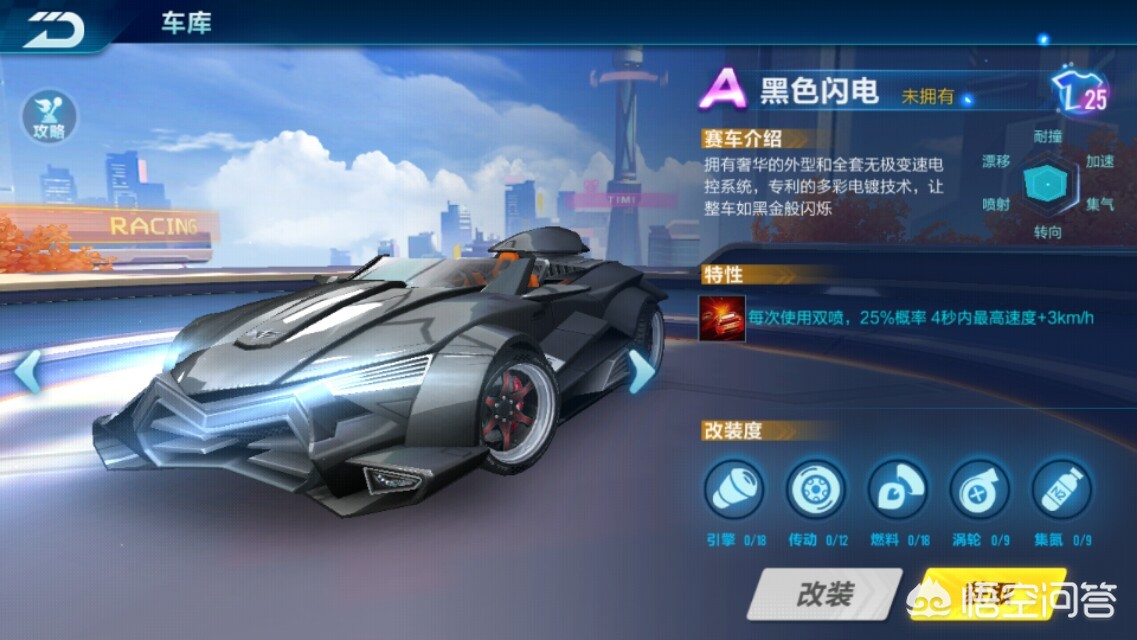Image resolution: width=1137 pixels, height=640 pixels.
Task: Click the yellow button beside 改装
Action: (970, 596)
